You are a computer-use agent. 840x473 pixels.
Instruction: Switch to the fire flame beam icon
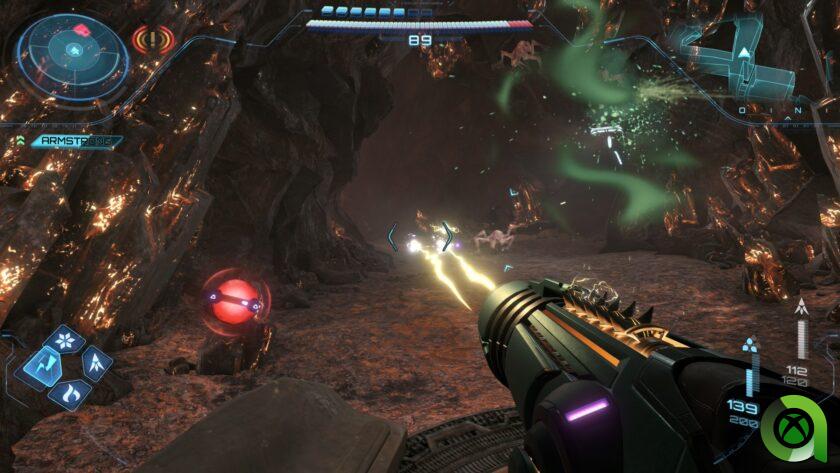click(69, 394)
